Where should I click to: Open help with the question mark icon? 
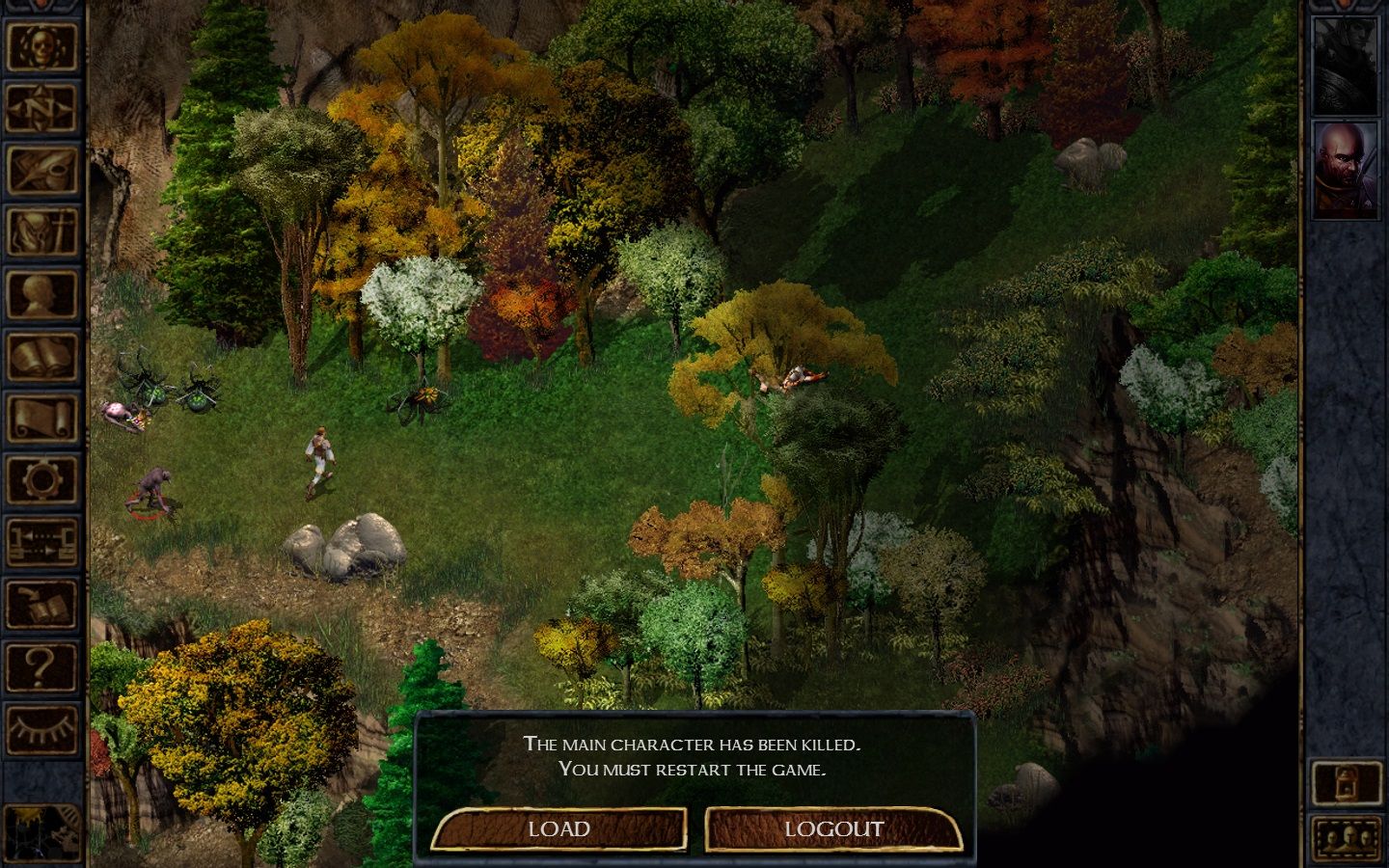pos(42,666)
